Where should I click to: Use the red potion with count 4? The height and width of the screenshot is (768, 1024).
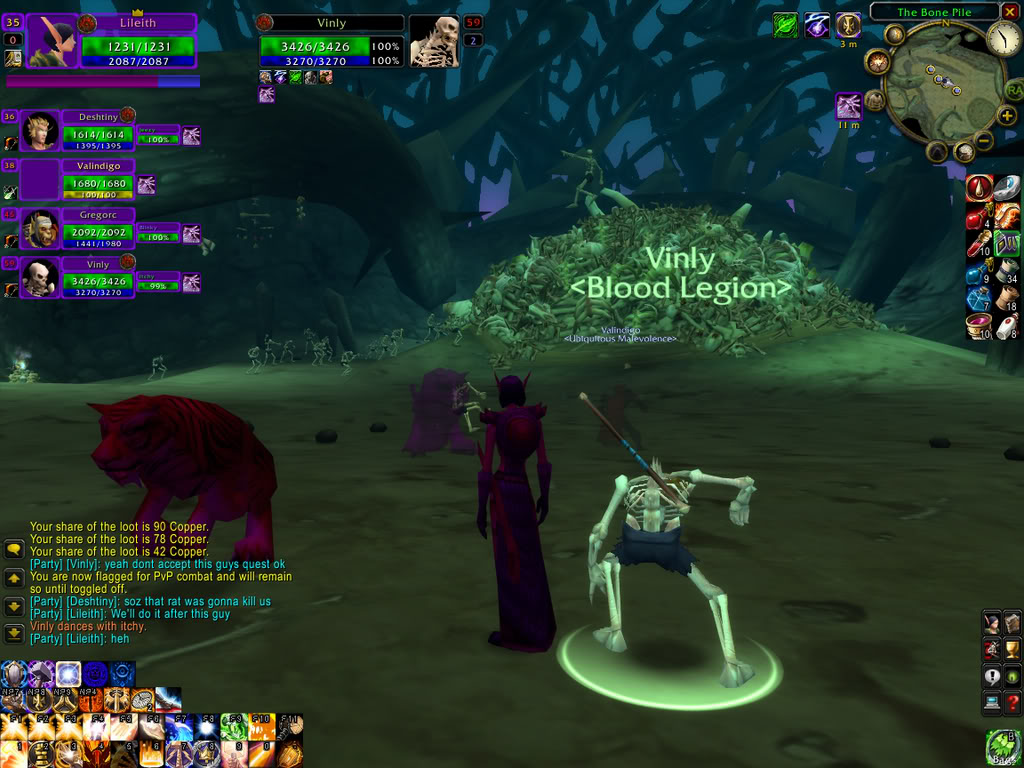click(978, 217)
